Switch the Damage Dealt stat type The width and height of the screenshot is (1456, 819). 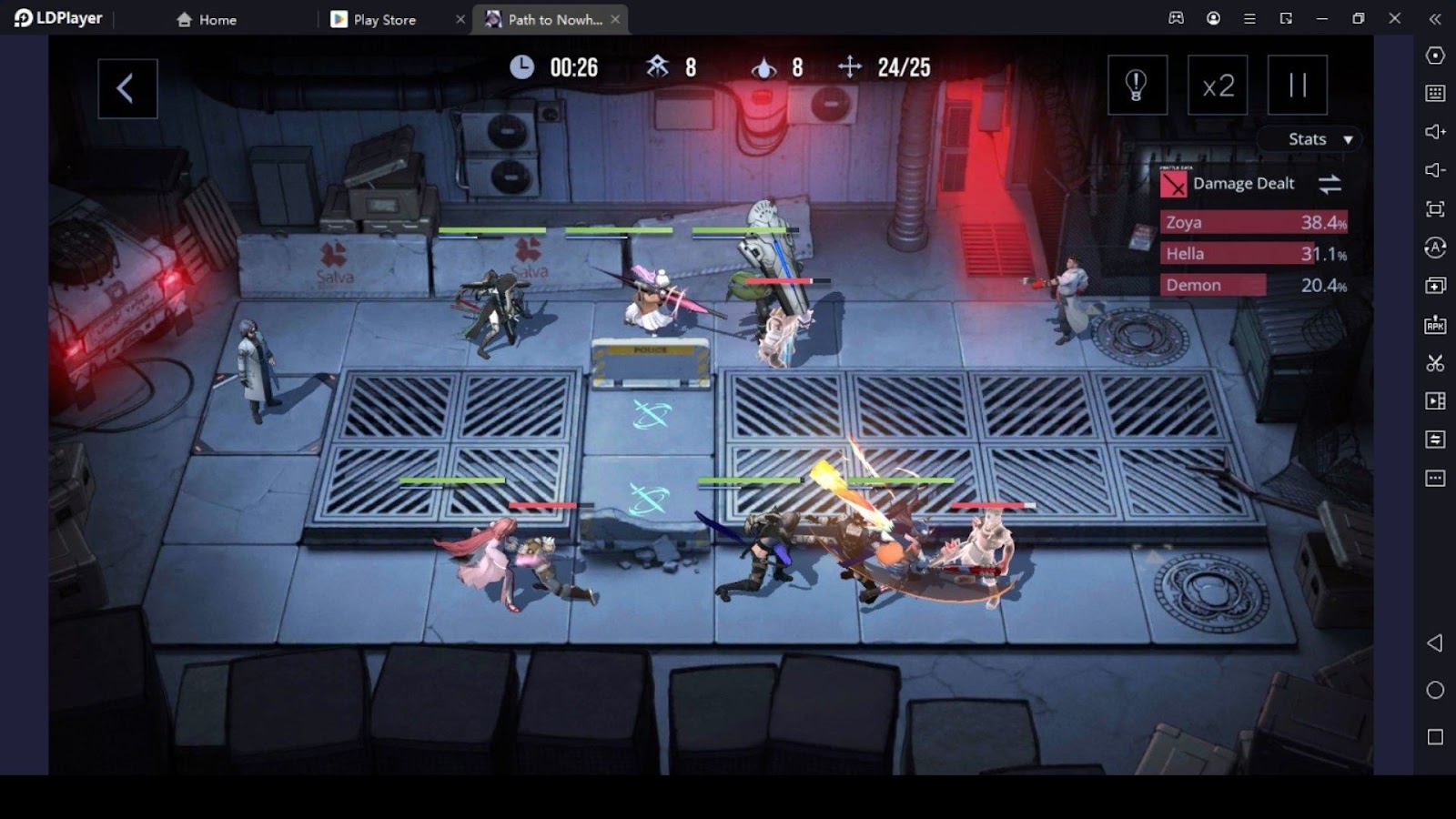(1330, 185)
